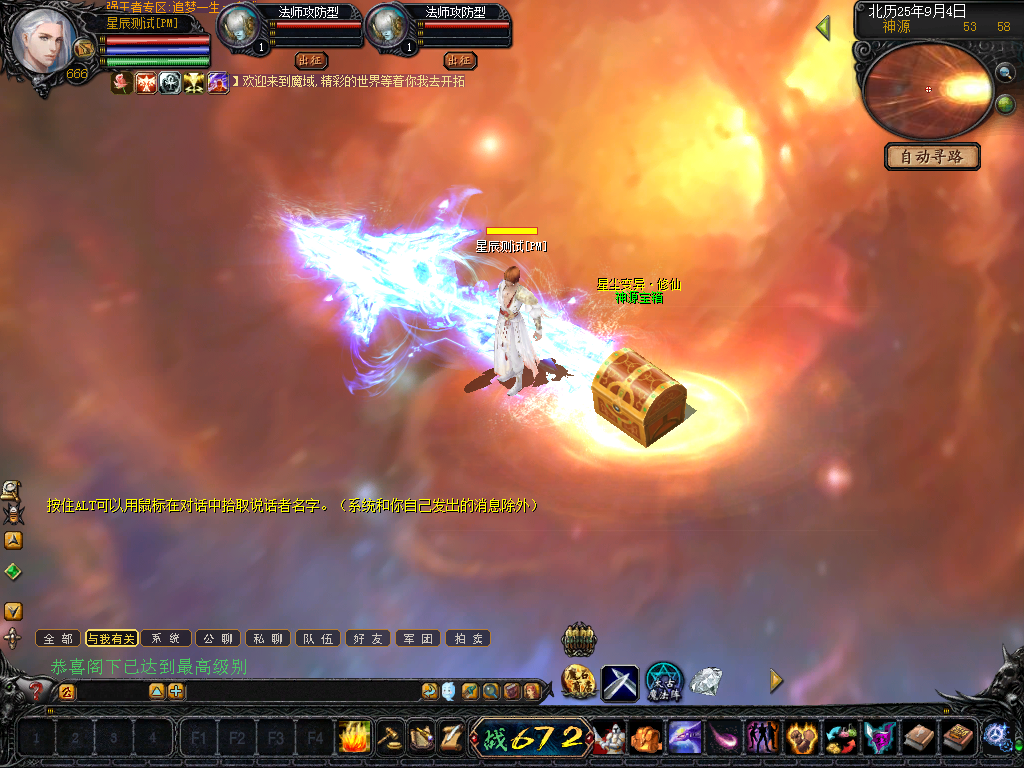Show the 队伍 team chat tab
The width and height of the screenshot is (1024, 768).
[319, 638]
